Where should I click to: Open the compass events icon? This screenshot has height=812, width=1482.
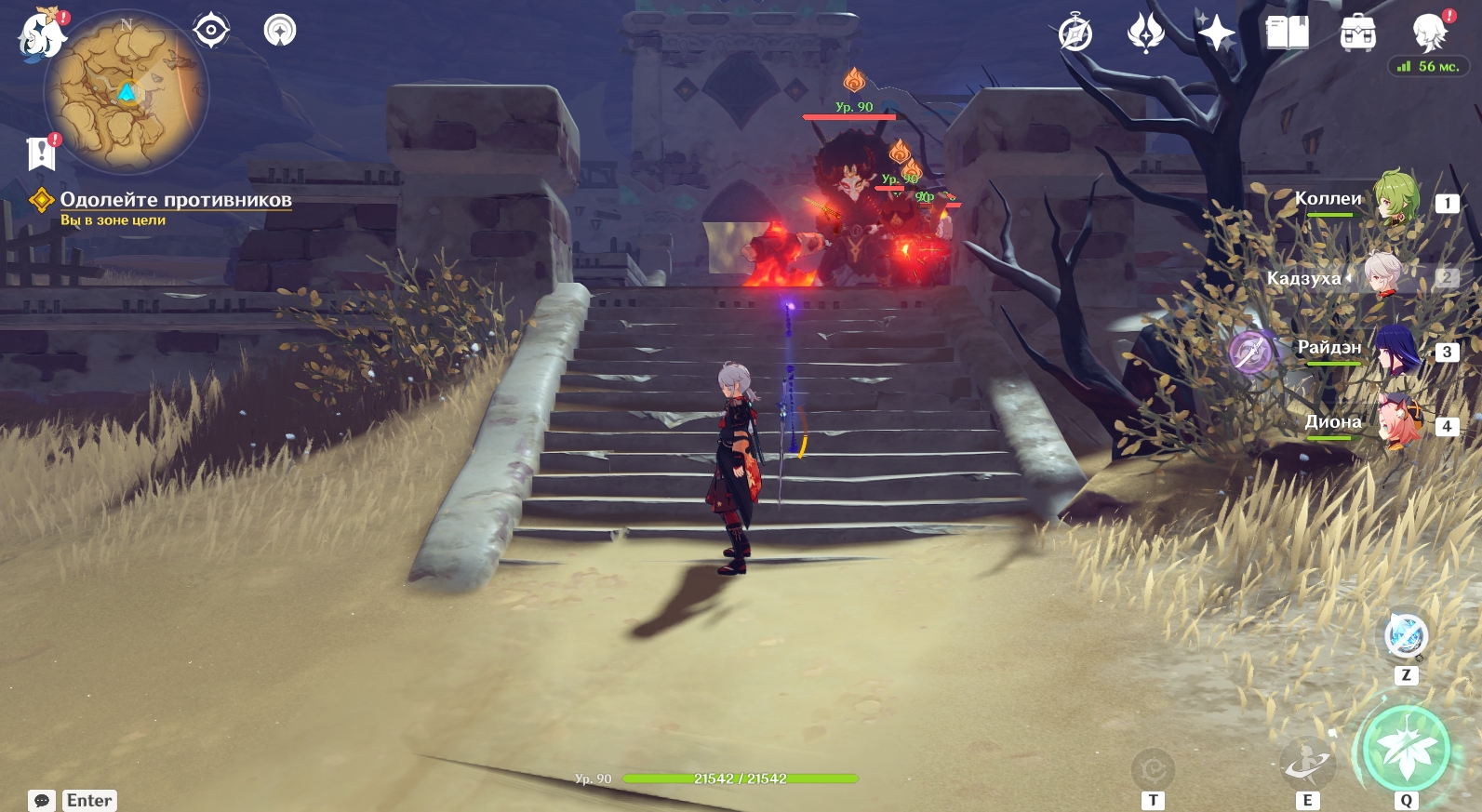pos(1075,34)
